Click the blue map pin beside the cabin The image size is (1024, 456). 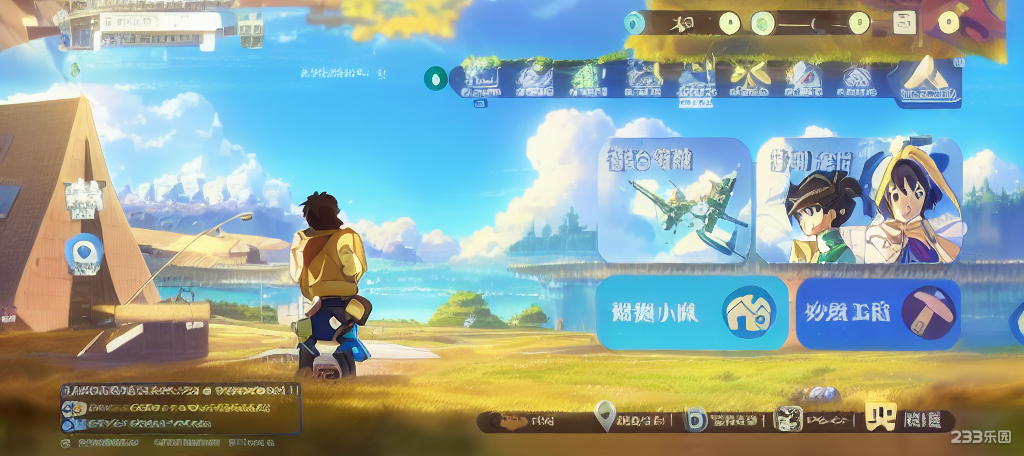click(85, 251)
